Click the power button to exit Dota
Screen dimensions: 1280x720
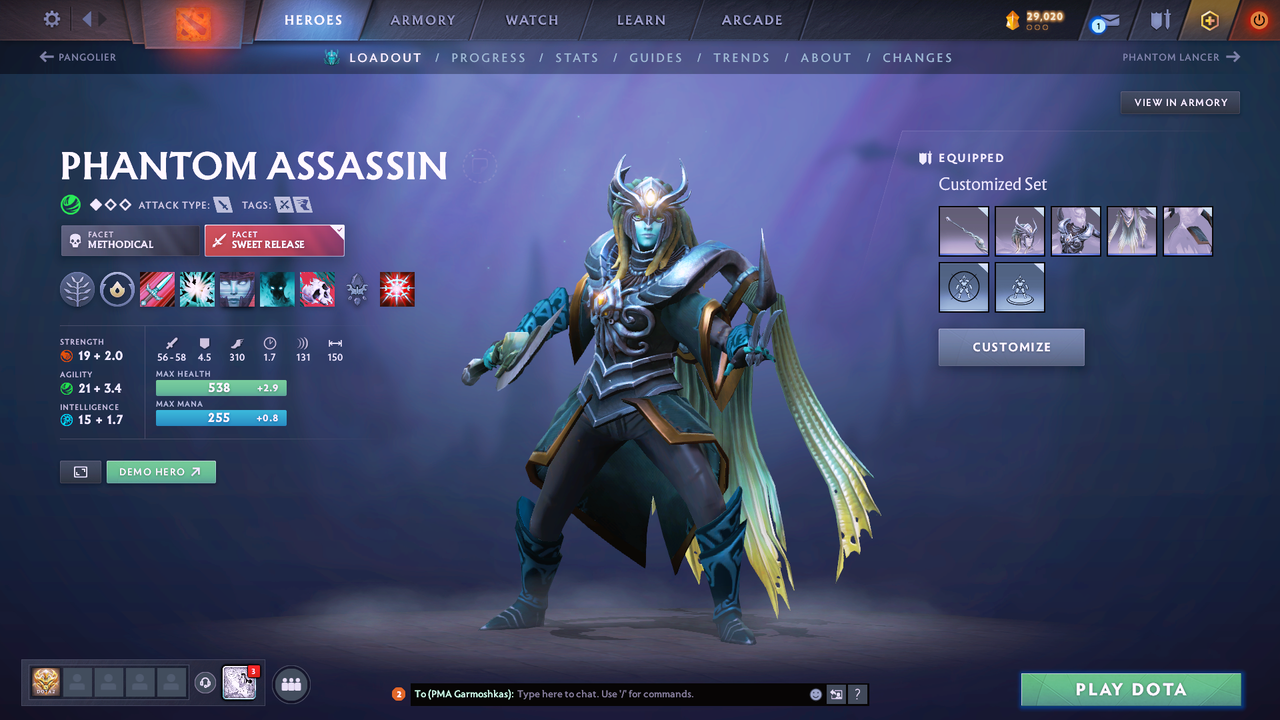tap(1257, 20)
